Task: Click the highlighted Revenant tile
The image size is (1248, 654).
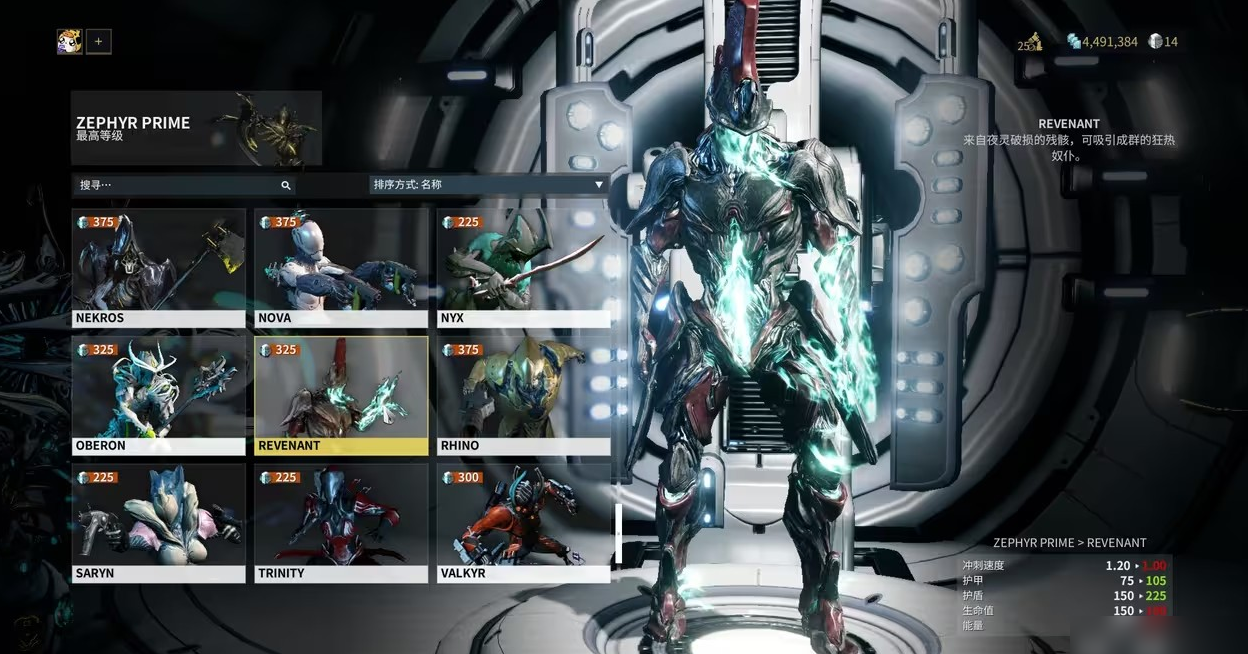Action: (341, 395)
